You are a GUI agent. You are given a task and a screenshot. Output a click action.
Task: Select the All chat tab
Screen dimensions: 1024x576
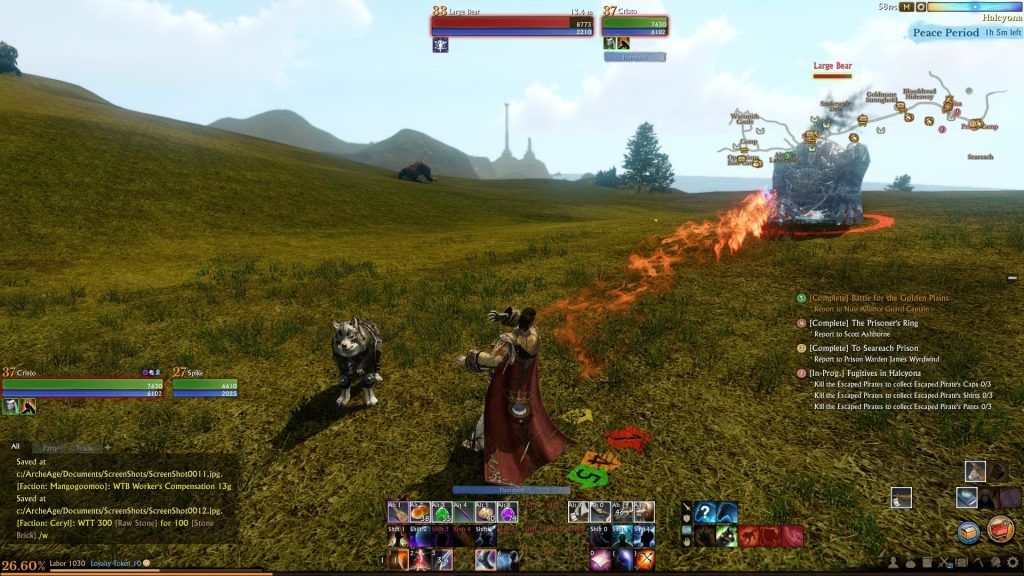[x=15, y=447]
